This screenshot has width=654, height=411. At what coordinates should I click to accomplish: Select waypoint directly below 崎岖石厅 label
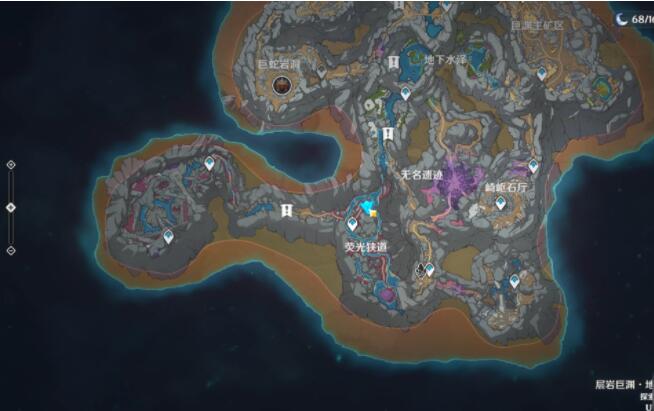coord(500,203)
